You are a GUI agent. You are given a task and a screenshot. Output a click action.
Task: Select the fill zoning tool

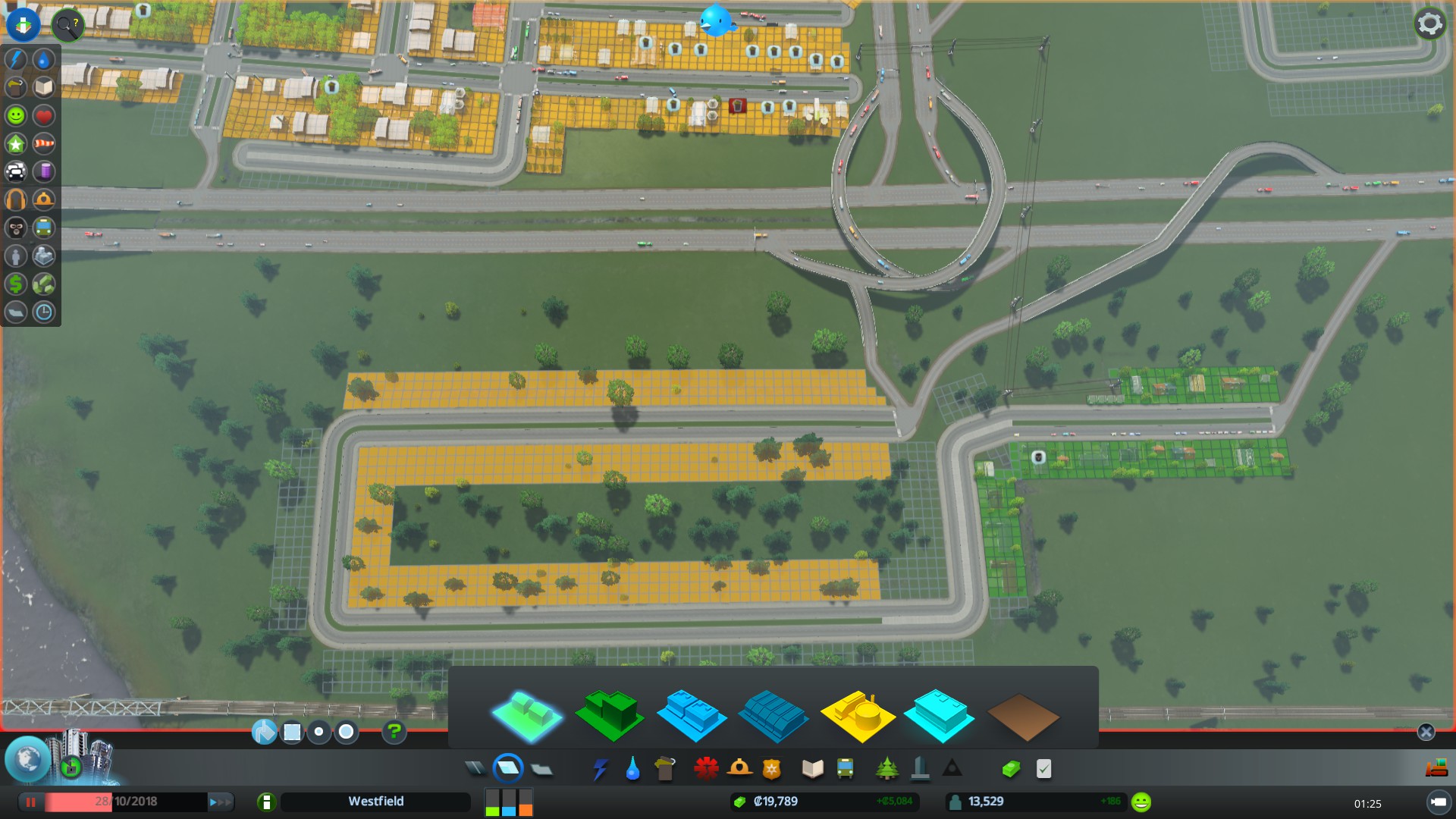pos(264,732)
